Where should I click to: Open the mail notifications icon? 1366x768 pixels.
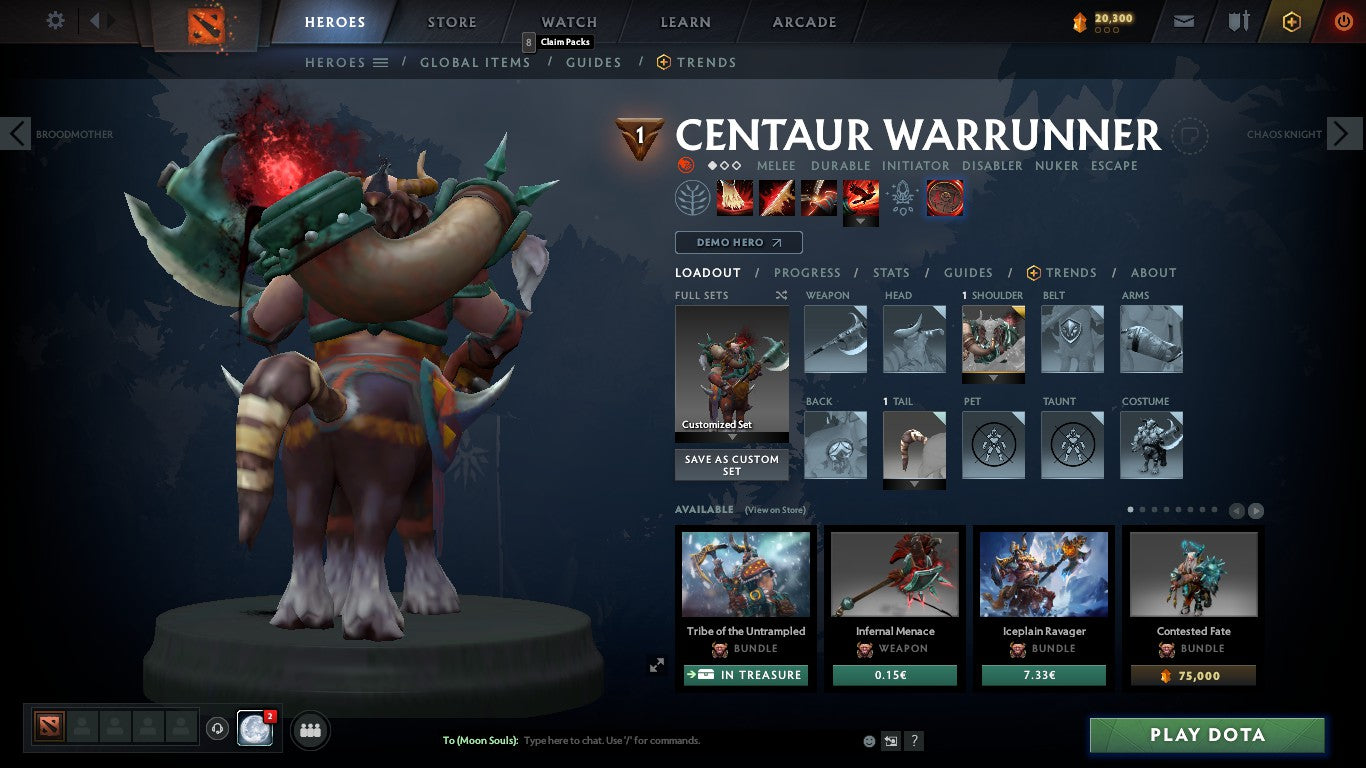click(1183, 20)
